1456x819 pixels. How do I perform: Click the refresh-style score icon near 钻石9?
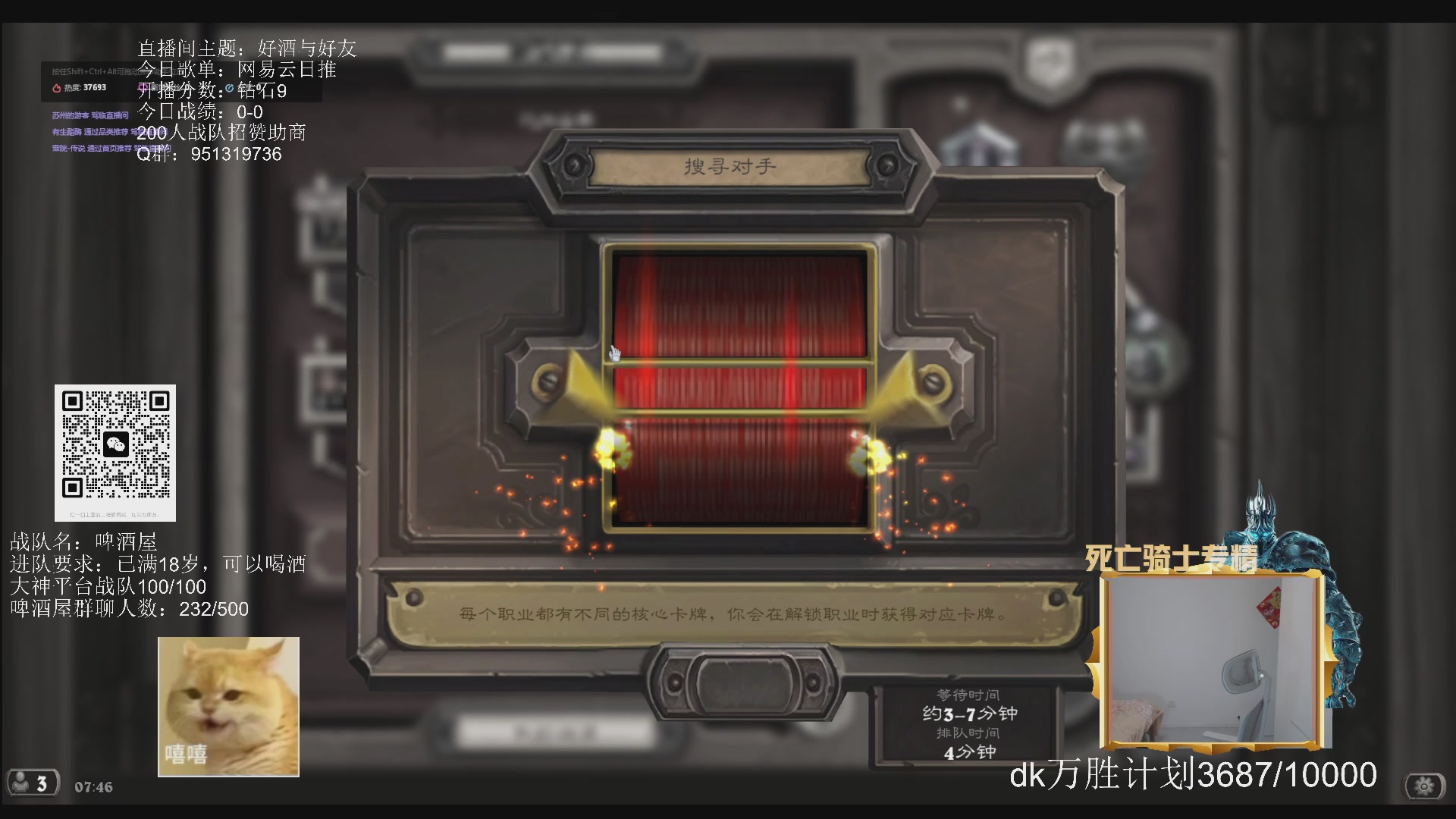(x=229, y=88)
